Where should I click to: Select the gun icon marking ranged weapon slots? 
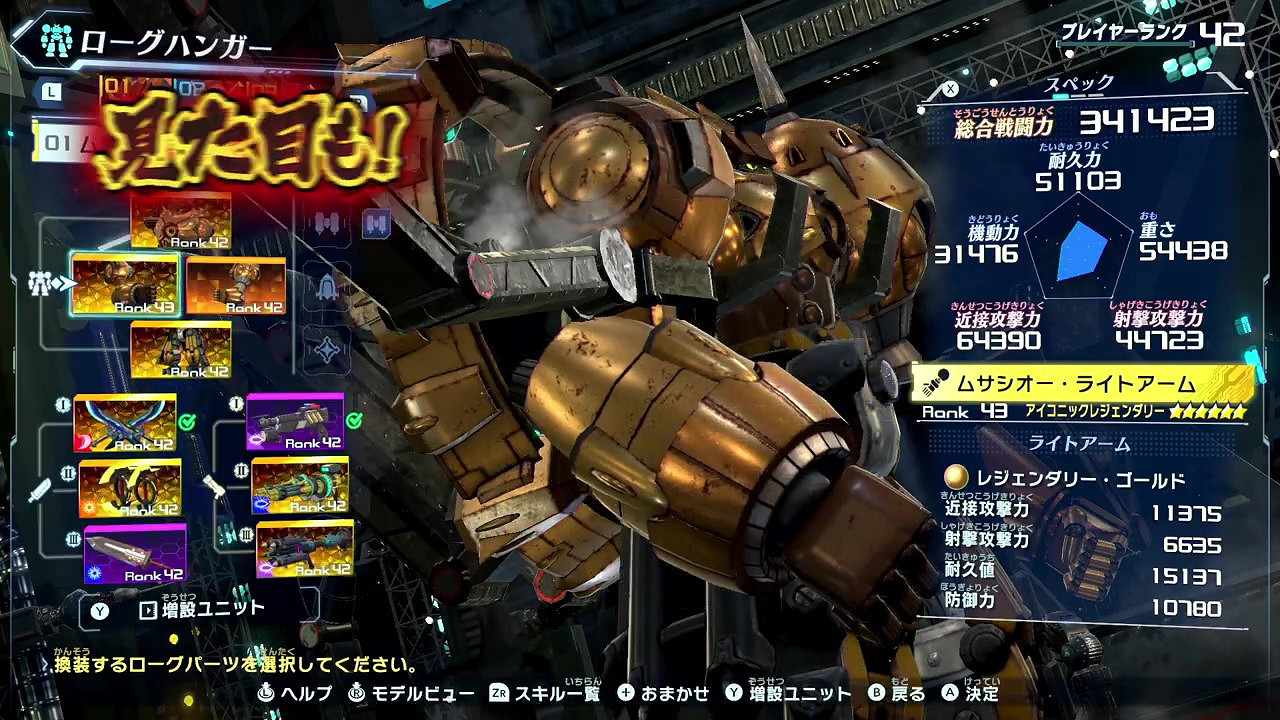213,488
